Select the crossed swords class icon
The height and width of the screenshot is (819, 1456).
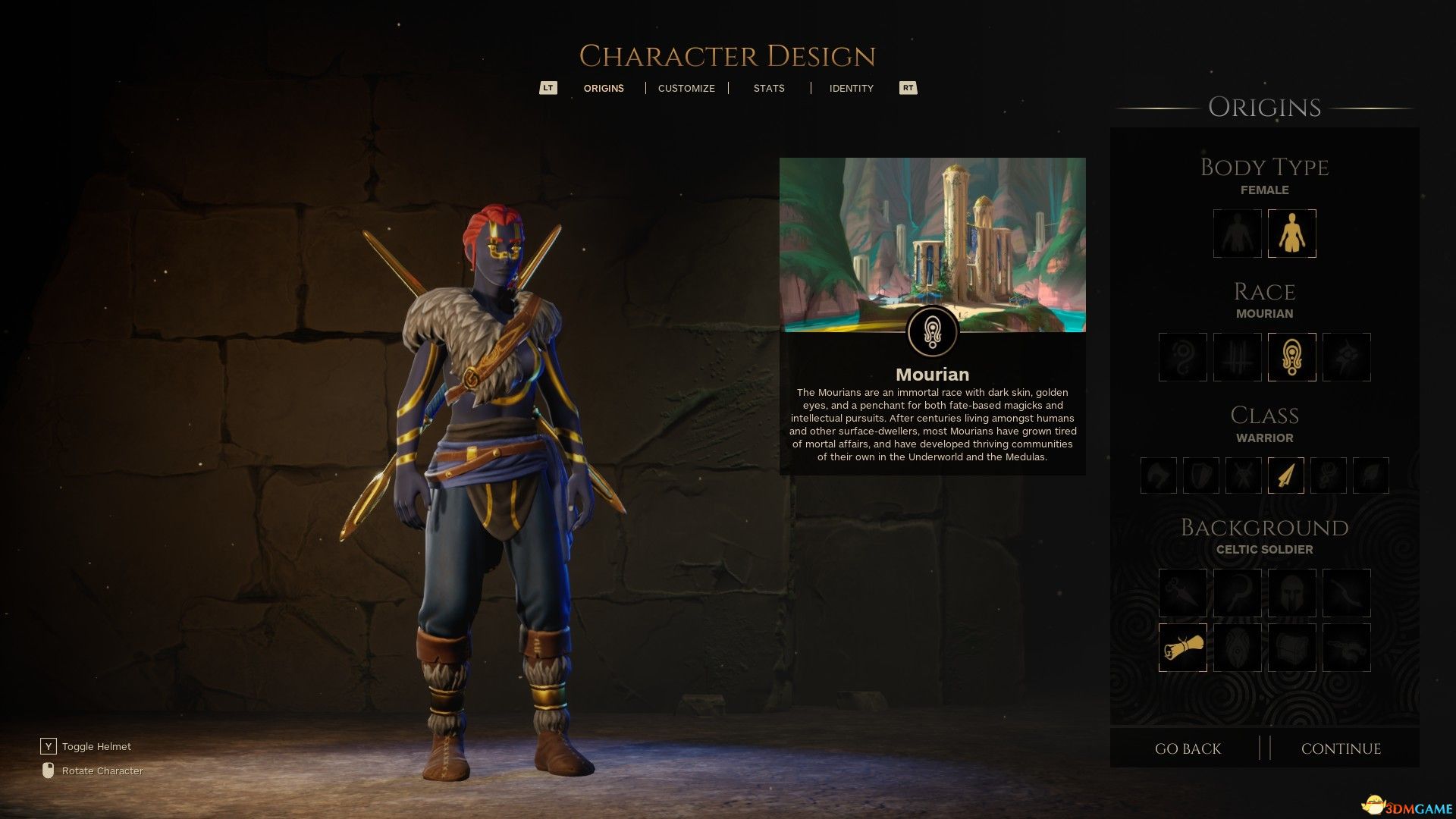click(x=1243, y=475)
